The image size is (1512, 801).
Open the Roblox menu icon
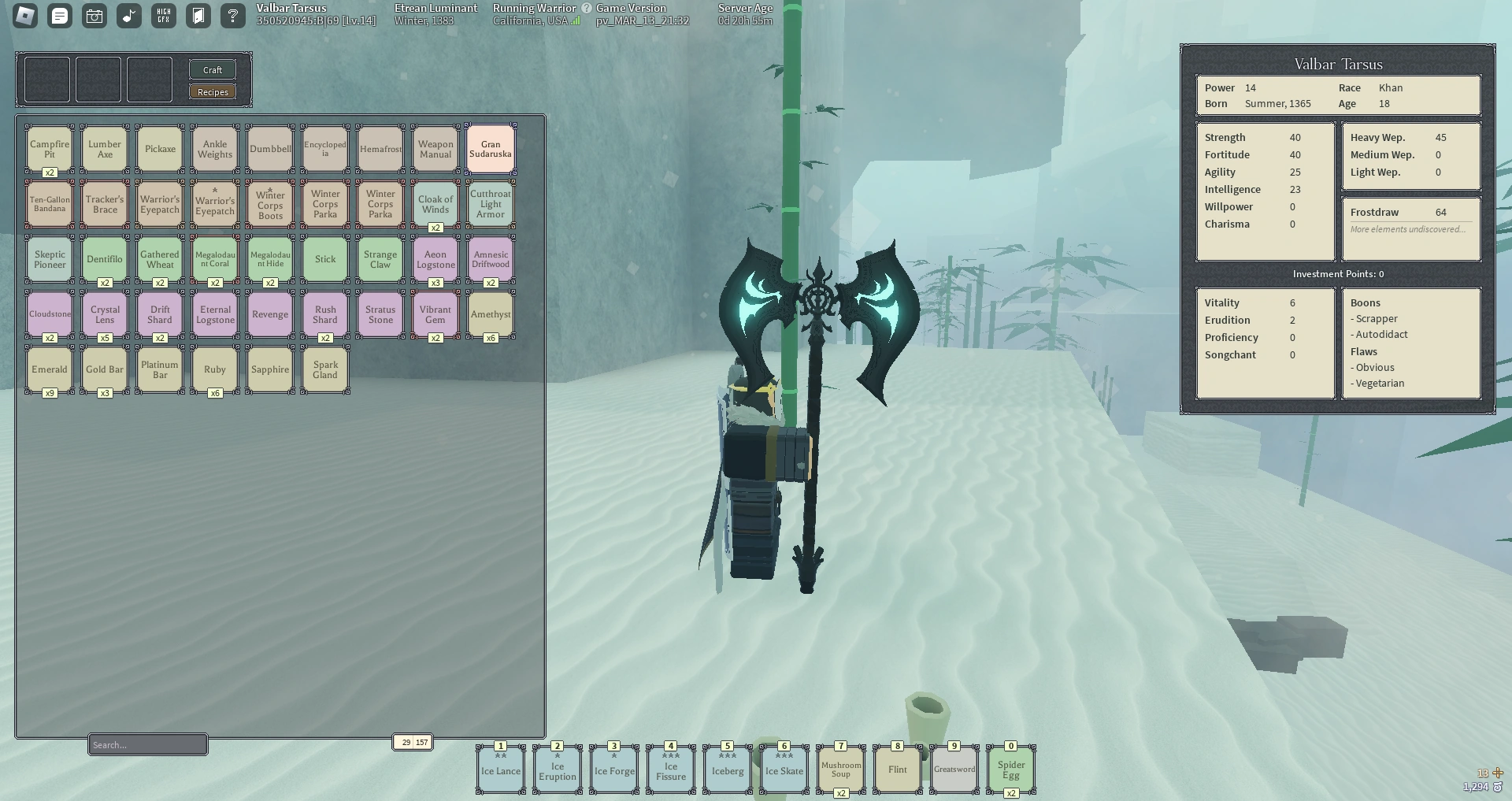click(x=24, y=16)
